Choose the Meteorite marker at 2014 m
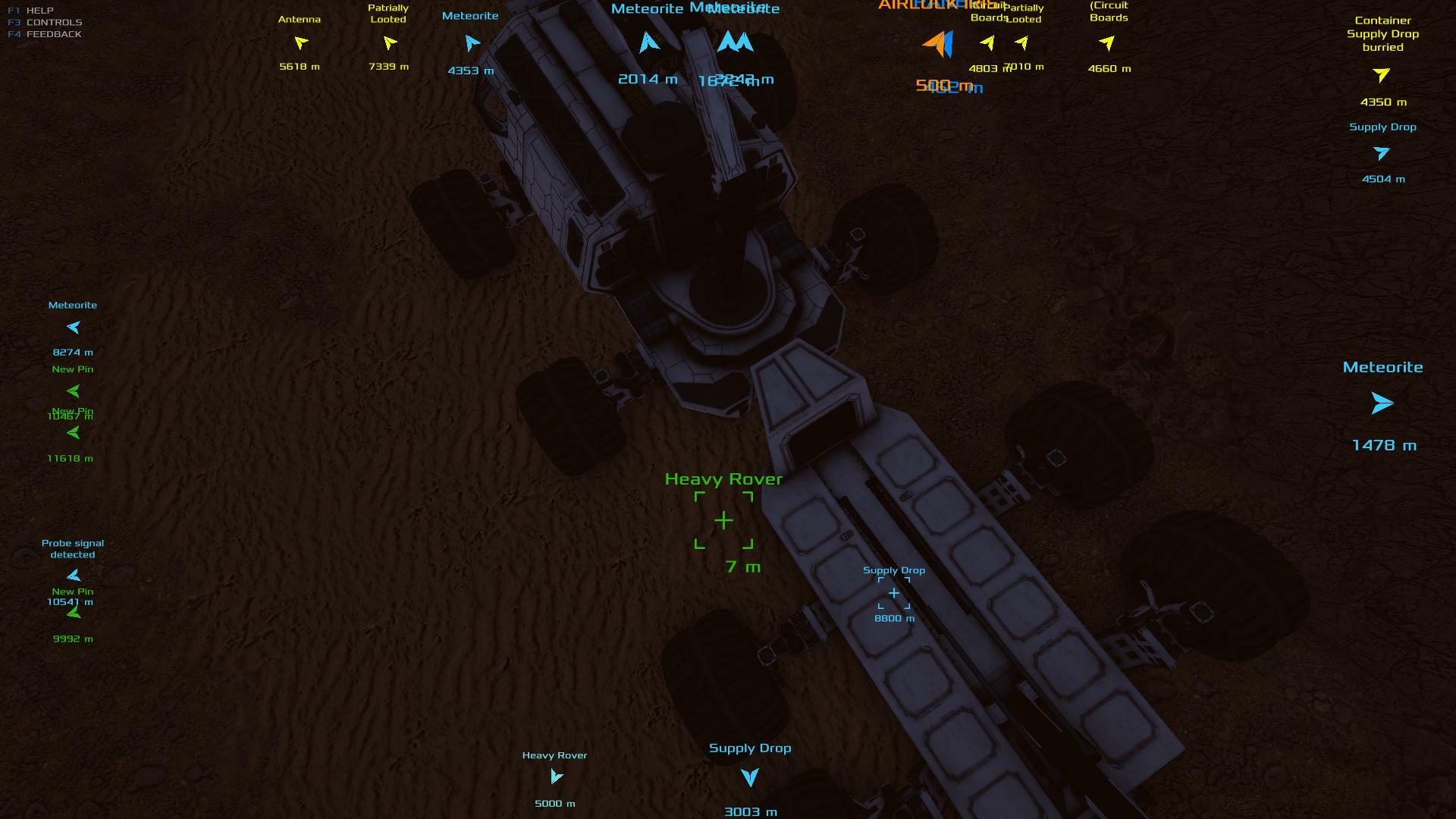1456x819 pixels. (x=648, y=42)
